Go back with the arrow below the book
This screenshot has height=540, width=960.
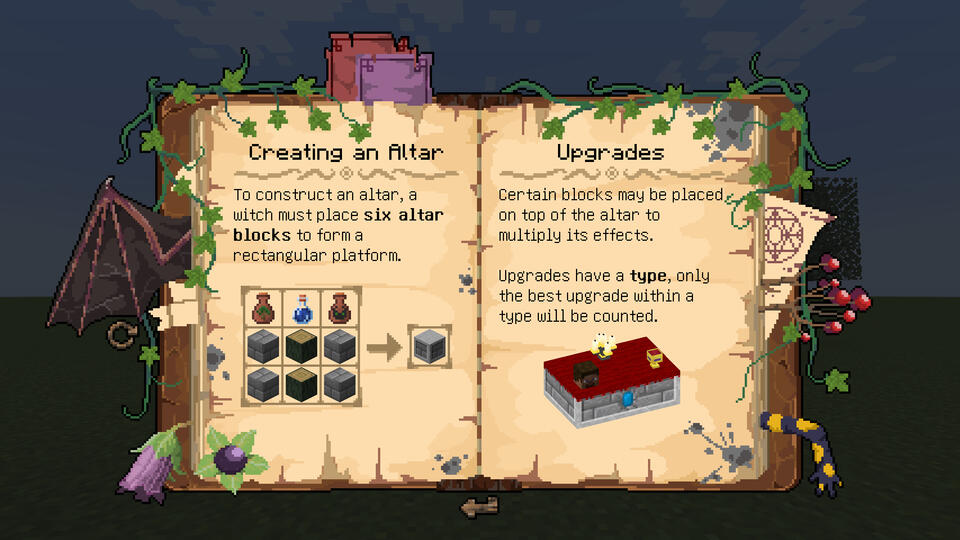[x=479, y=507]
